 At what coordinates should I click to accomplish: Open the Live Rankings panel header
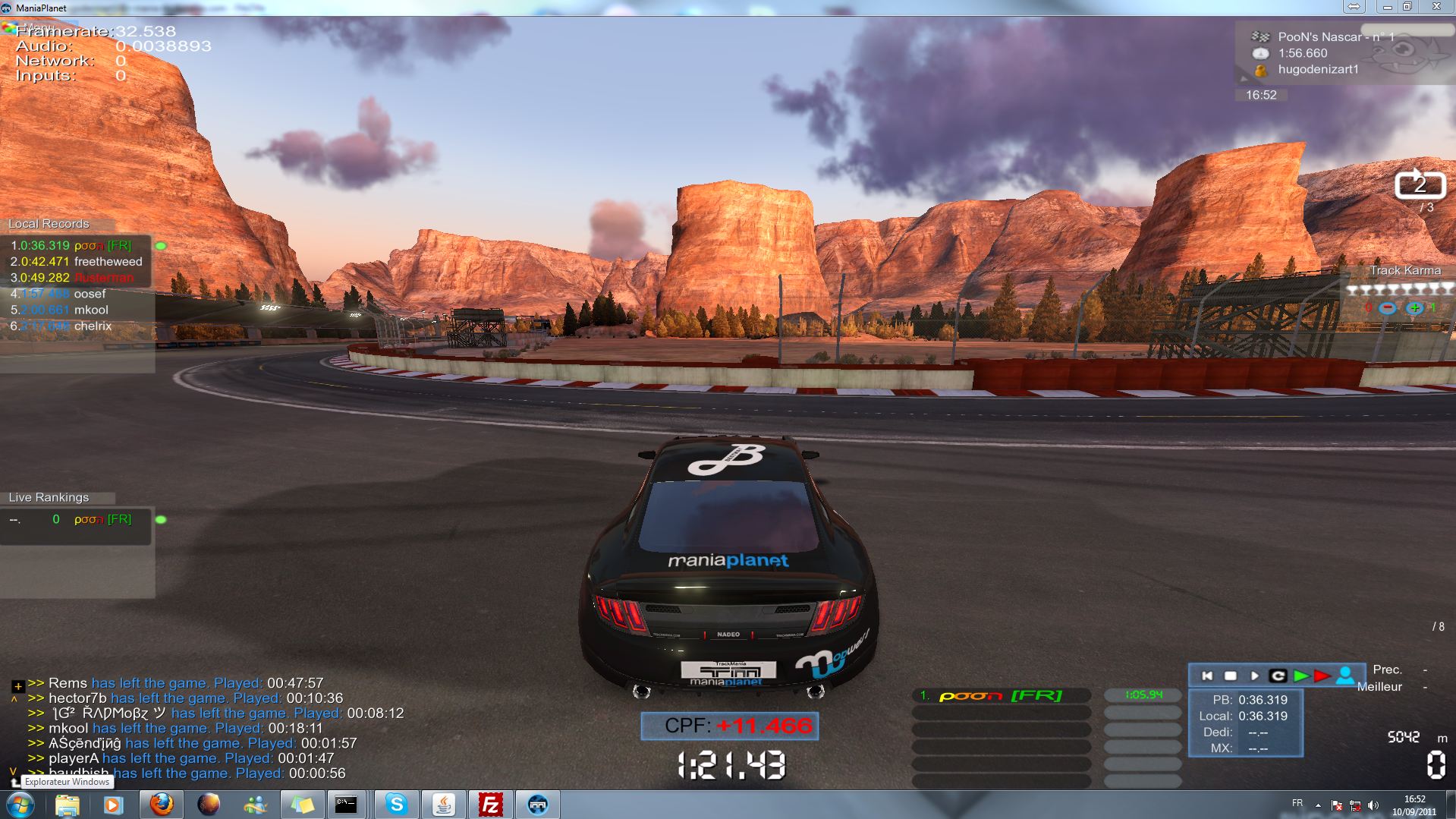[x=49, y=497]
